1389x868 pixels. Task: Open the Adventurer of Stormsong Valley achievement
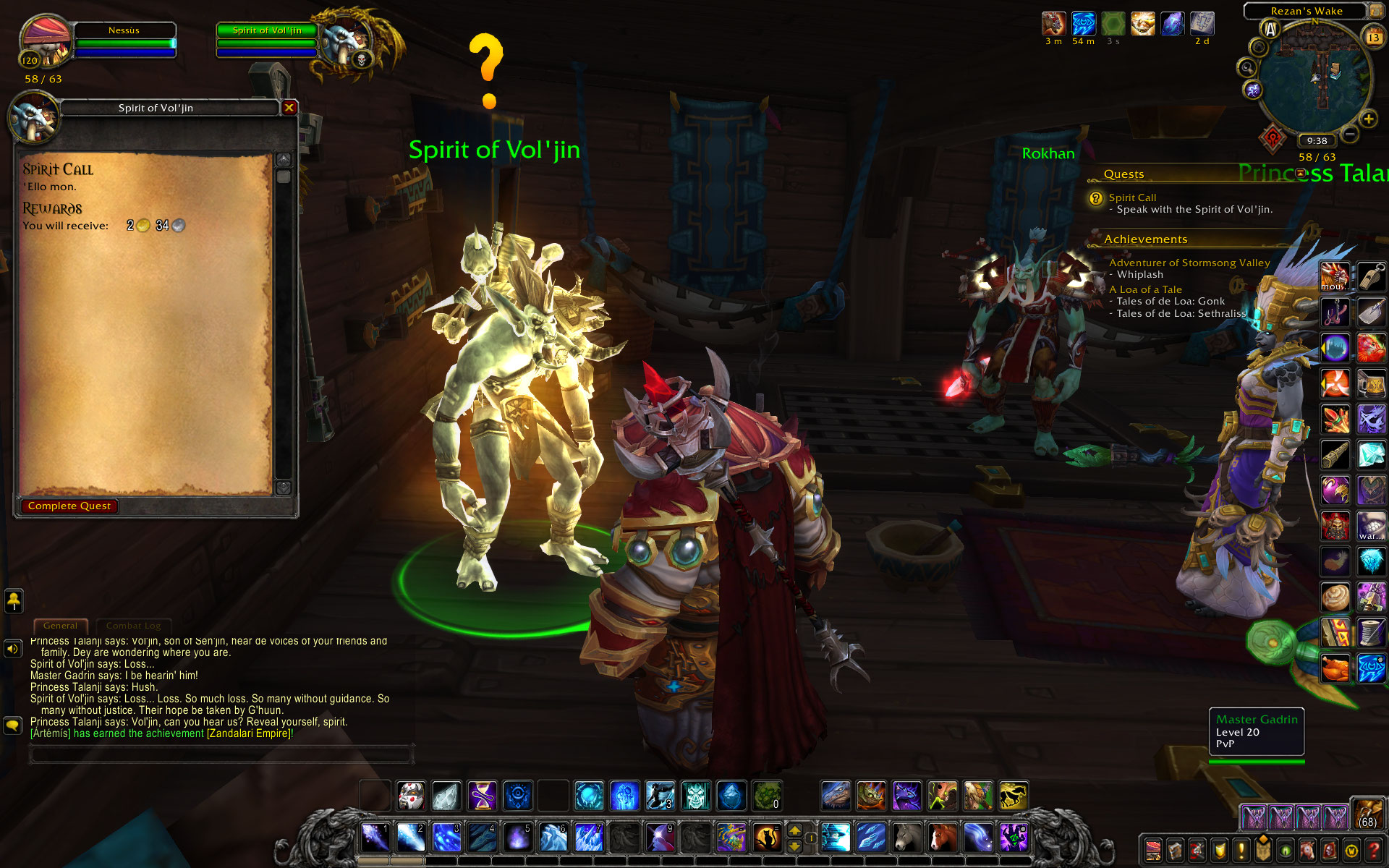[x=1189, y=263]
